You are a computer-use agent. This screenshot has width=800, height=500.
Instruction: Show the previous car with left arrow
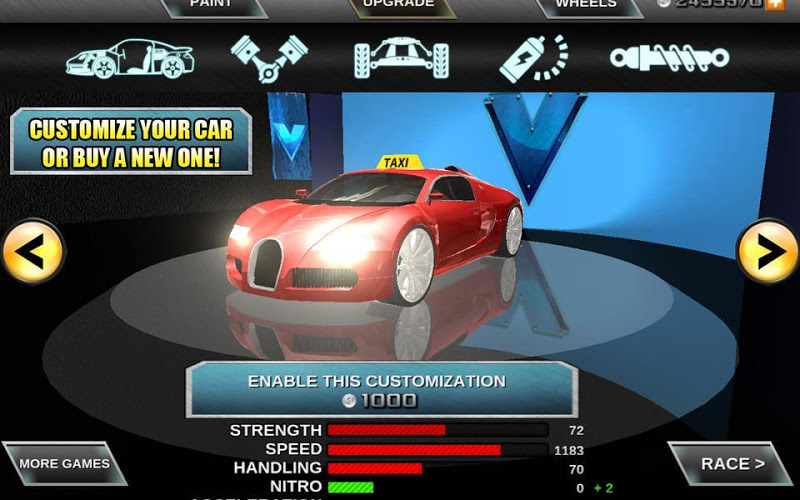tap(31, 252)
